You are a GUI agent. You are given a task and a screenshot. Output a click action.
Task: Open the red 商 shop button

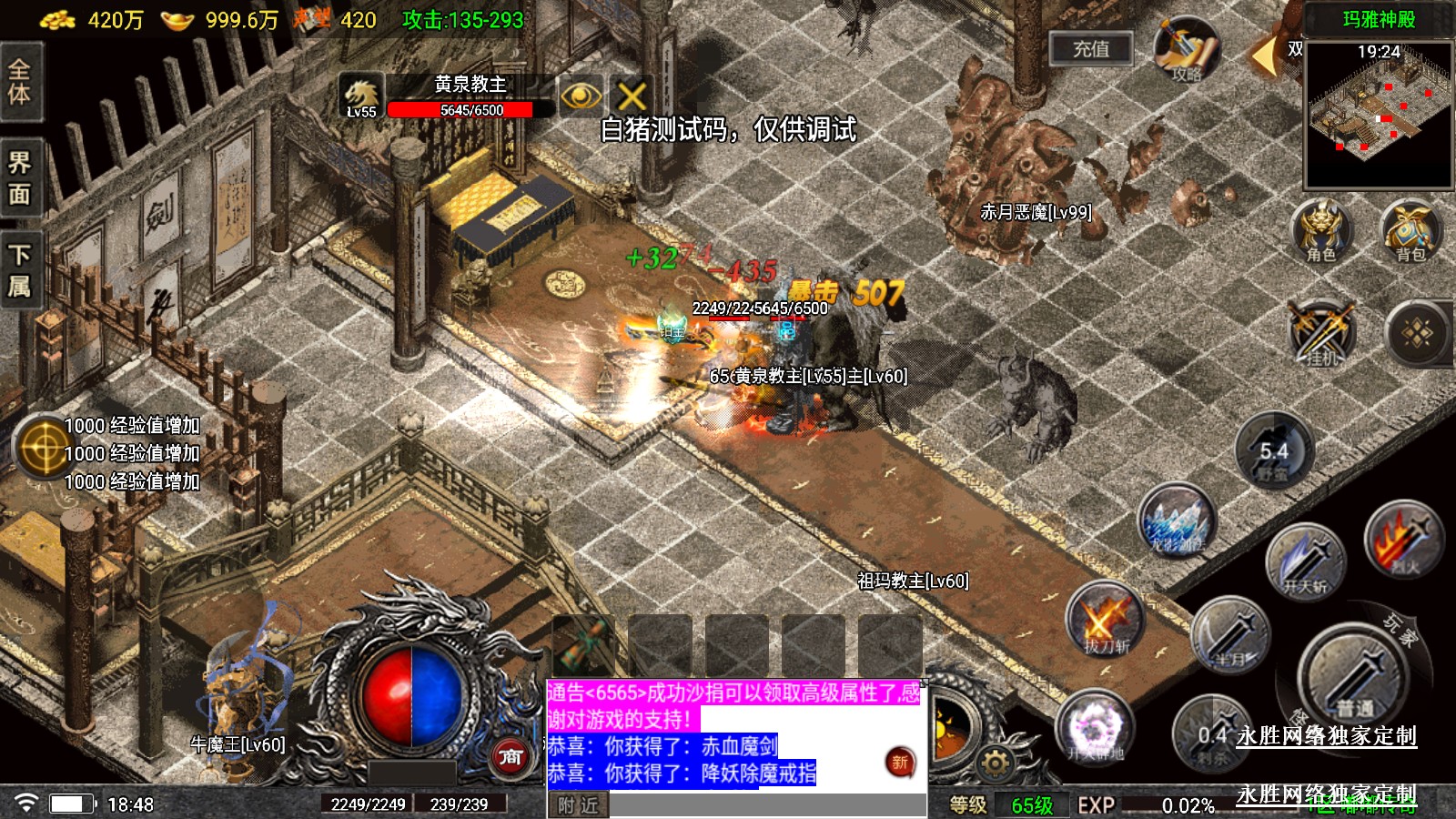[511, 756]
